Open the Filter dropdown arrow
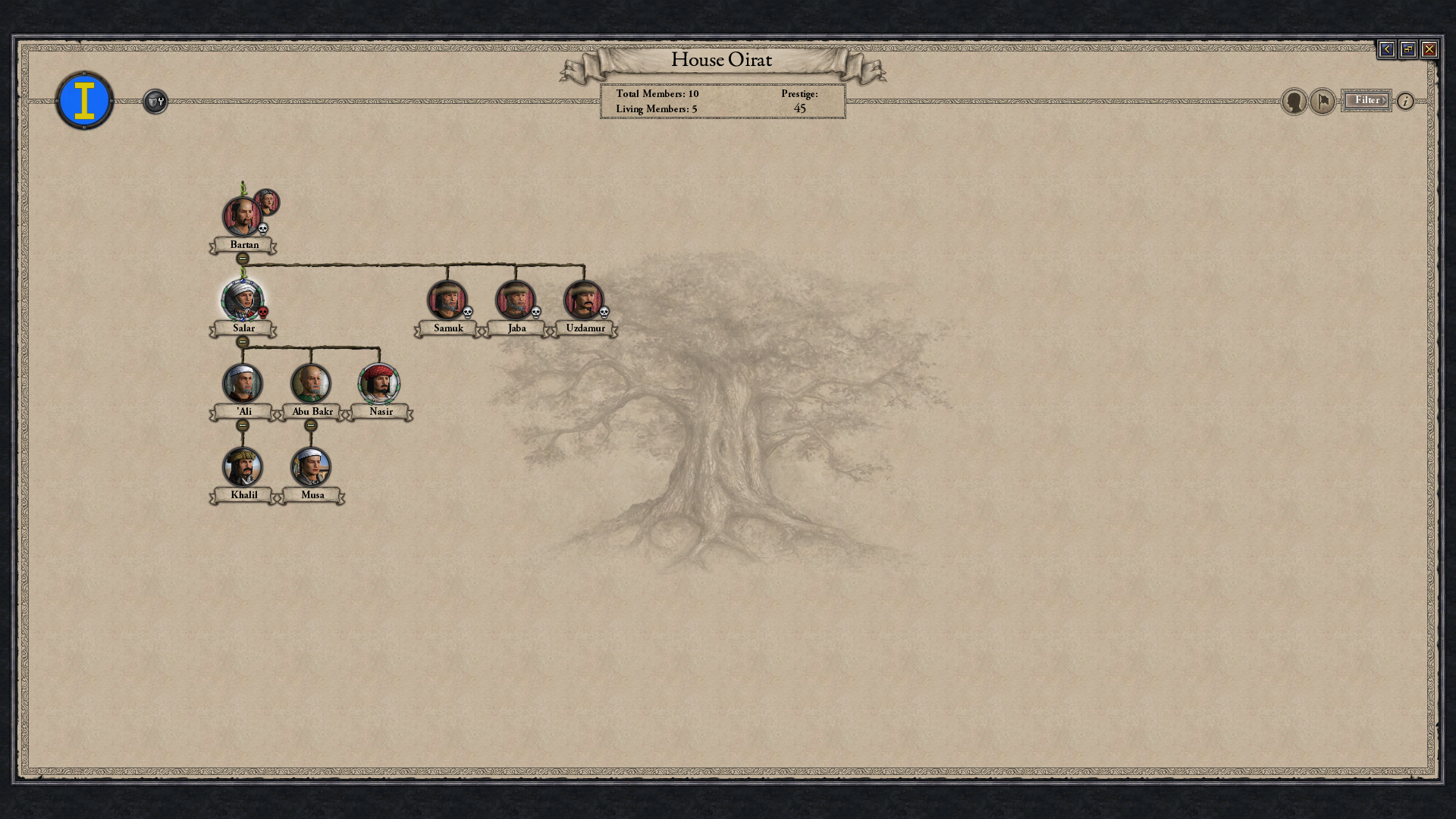This screenshot has height=819, width=1456. click(1383, 100)
